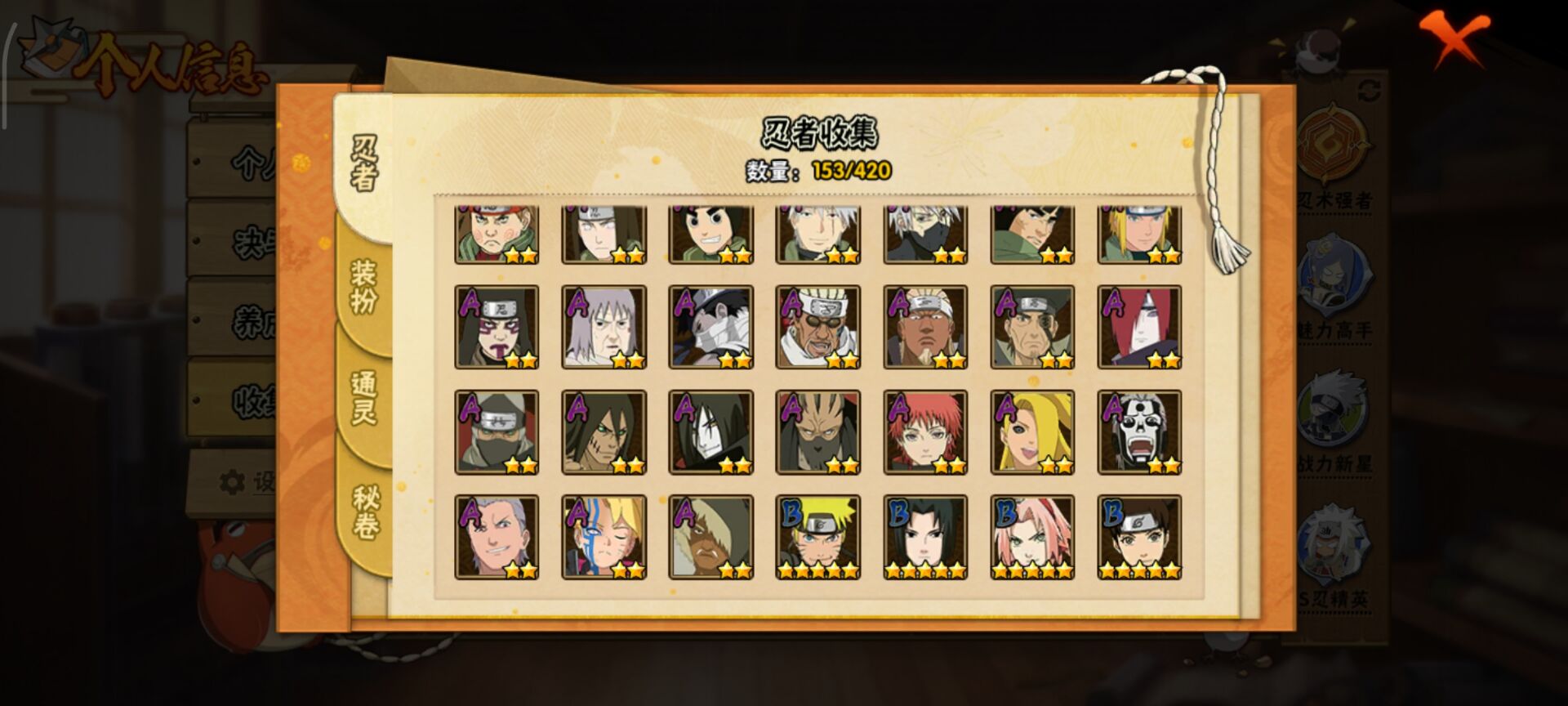
Task: Select the Killer Bee portrait with sunglasses
Action: [817, 327]
